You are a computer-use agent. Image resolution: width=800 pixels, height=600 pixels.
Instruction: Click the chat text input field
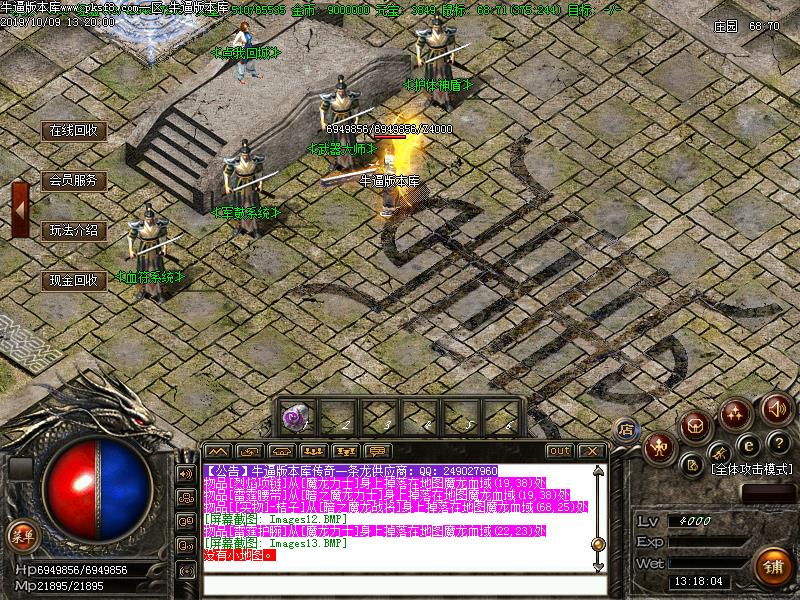(400, 585)
